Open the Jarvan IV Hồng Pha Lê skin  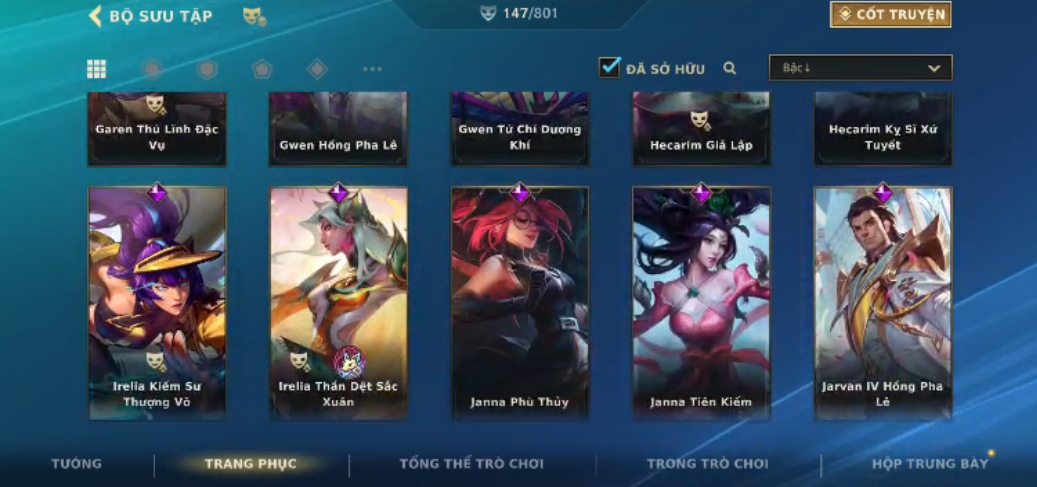(x=883, y=302)
